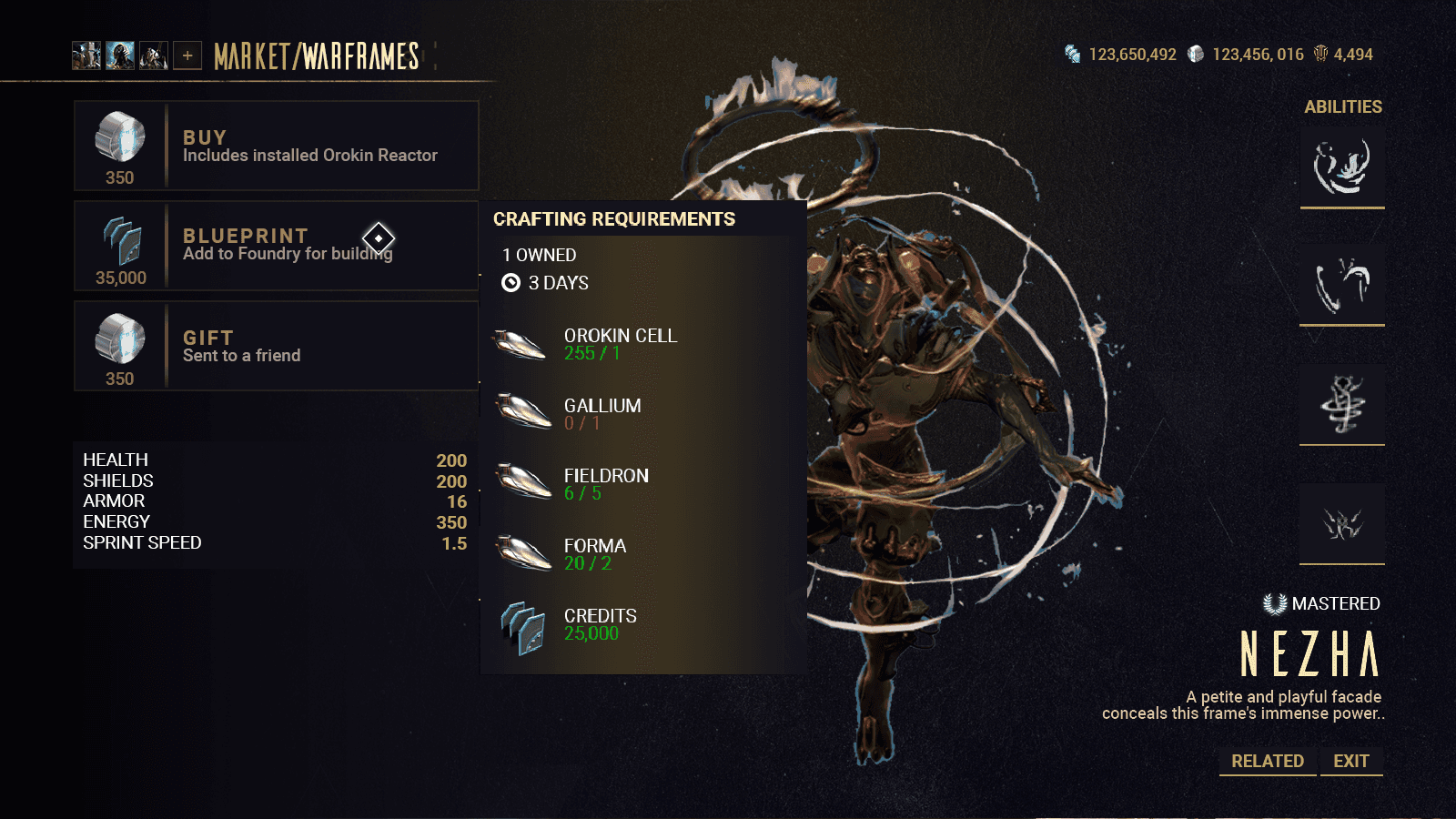Exit the Nezha market page
1456x819 pixels.
coord(1350,761)
